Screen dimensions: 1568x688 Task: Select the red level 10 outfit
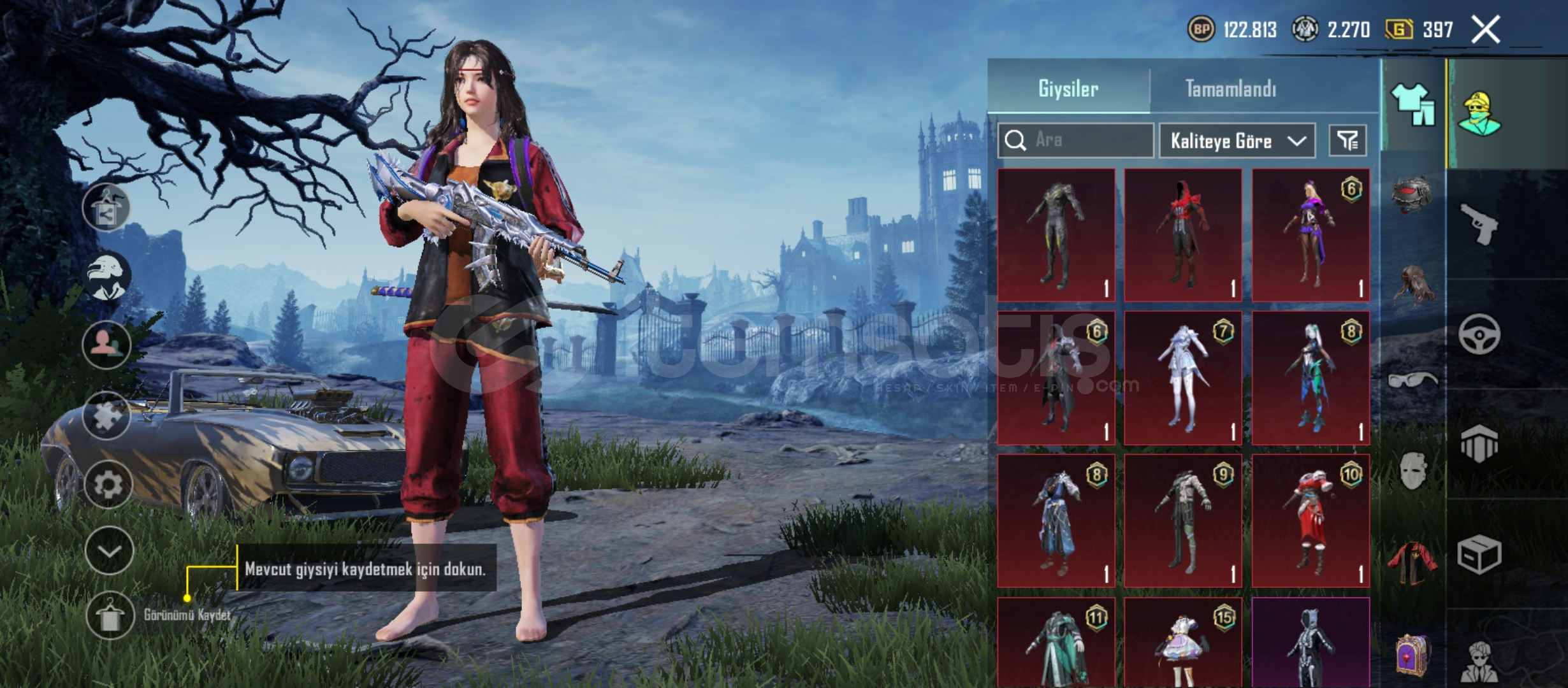pyautogui.click(x=1310, y=520)
